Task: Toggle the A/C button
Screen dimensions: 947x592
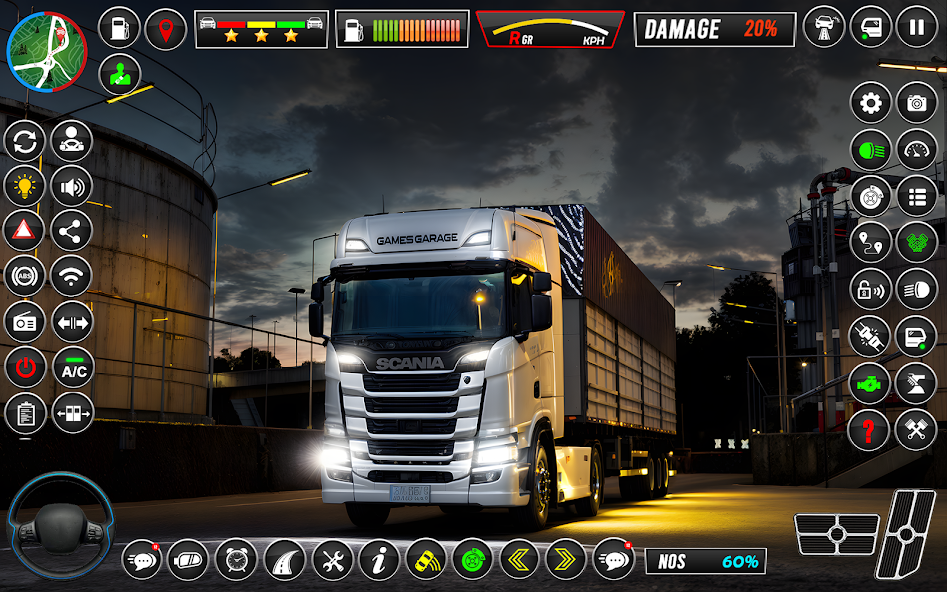Action: coord(72,367)
